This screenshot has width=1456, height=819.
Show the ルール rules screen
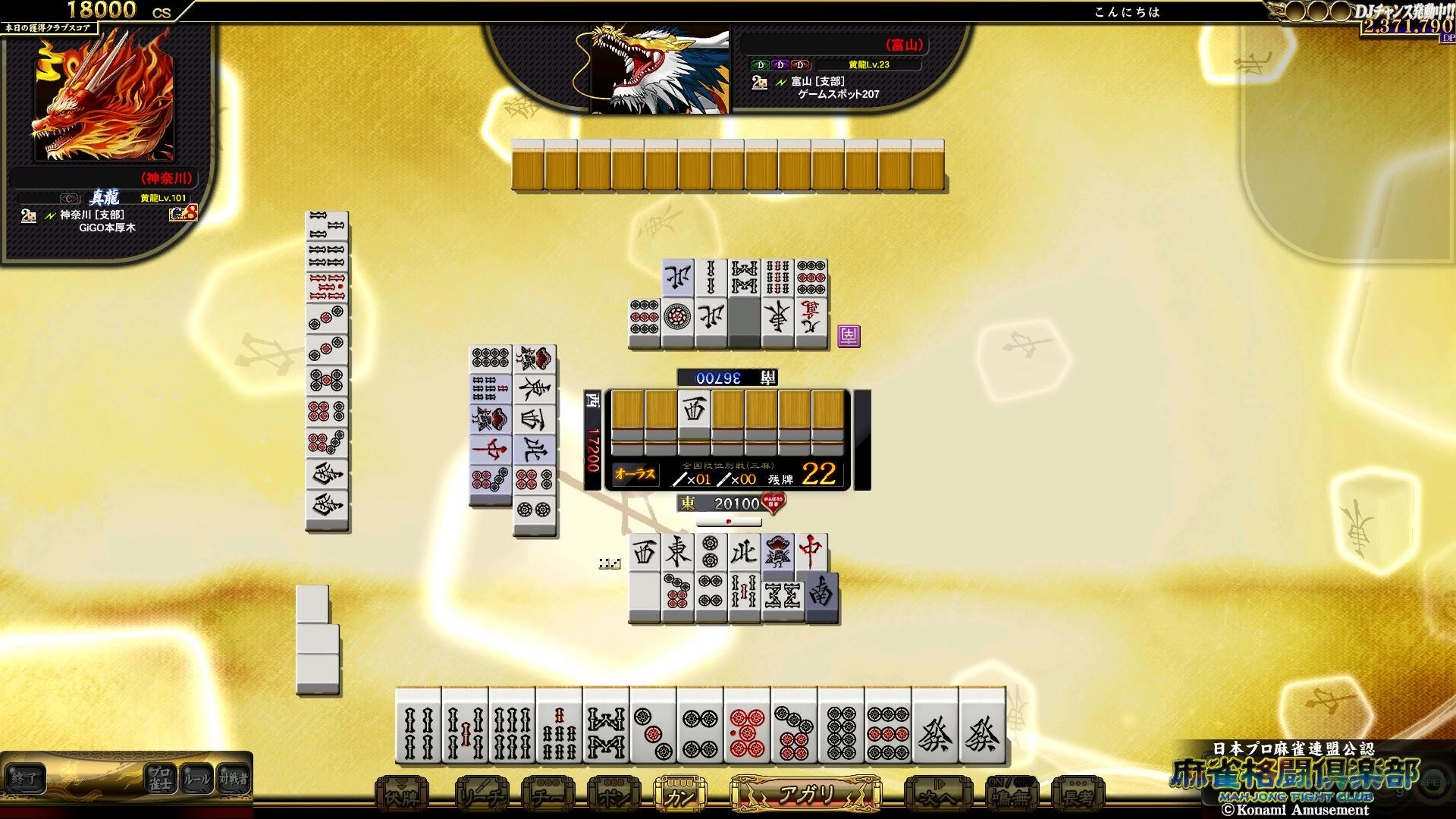click(x=196, y=778)
